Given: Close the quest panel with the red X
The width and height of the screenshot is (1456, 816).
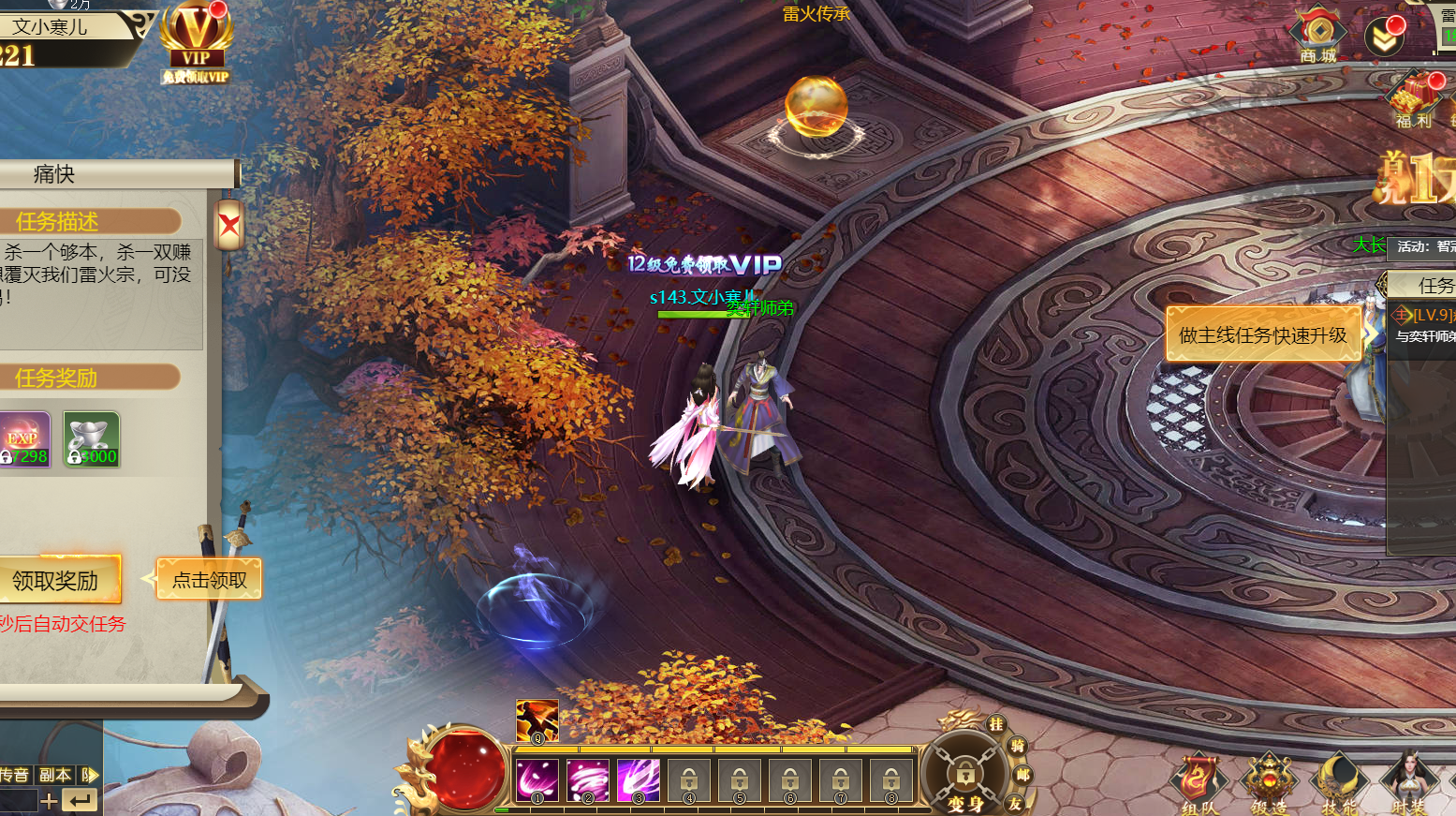Looking at the screenshot, I should point(229,225).
